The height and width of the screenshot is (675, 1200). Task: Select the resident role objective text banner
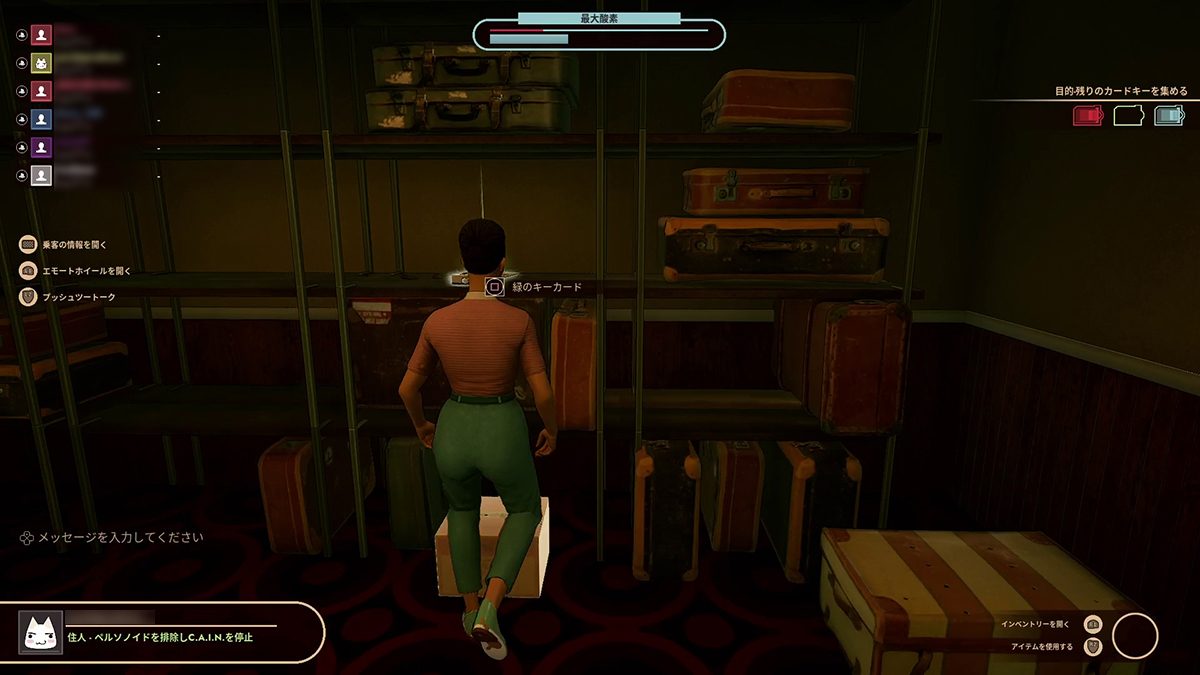click(x=160, y=637)
